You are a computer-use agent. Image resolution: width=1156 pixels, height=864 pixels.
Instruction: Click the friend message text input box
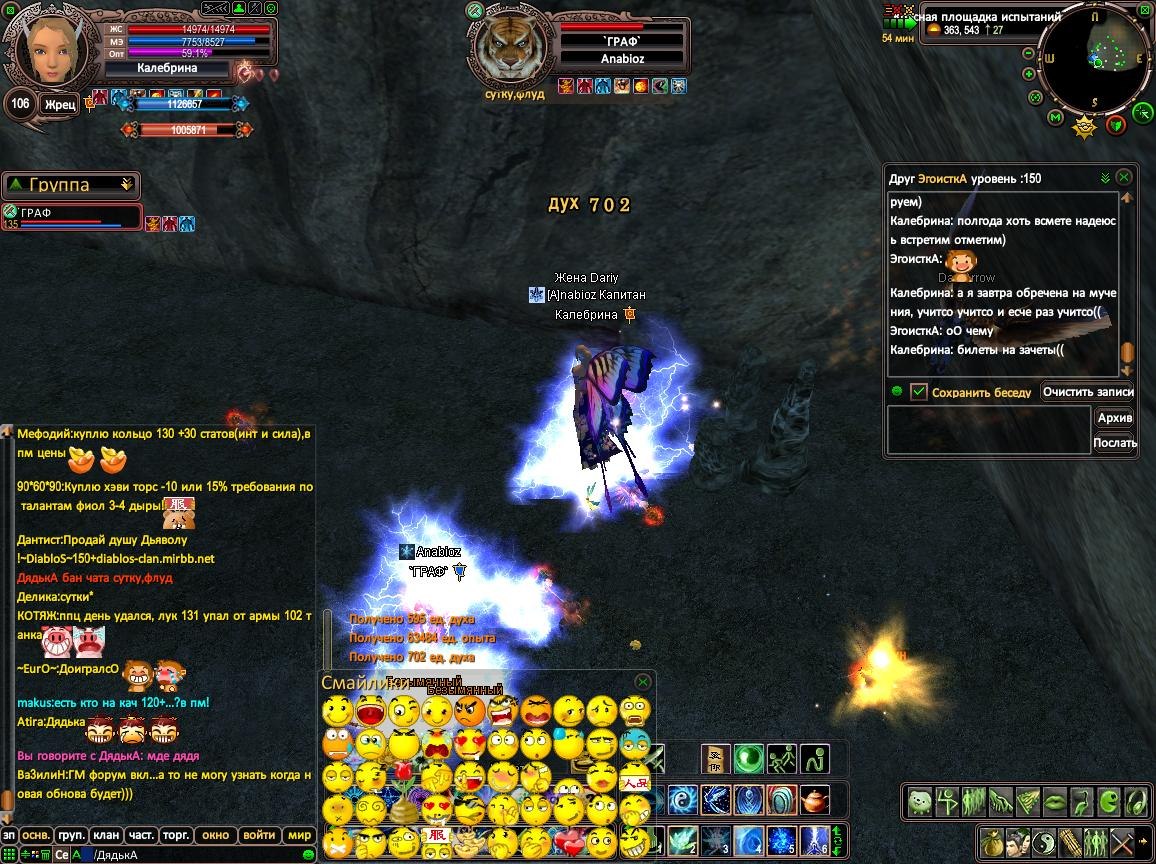pyautogui.click(x=988, y=431)
